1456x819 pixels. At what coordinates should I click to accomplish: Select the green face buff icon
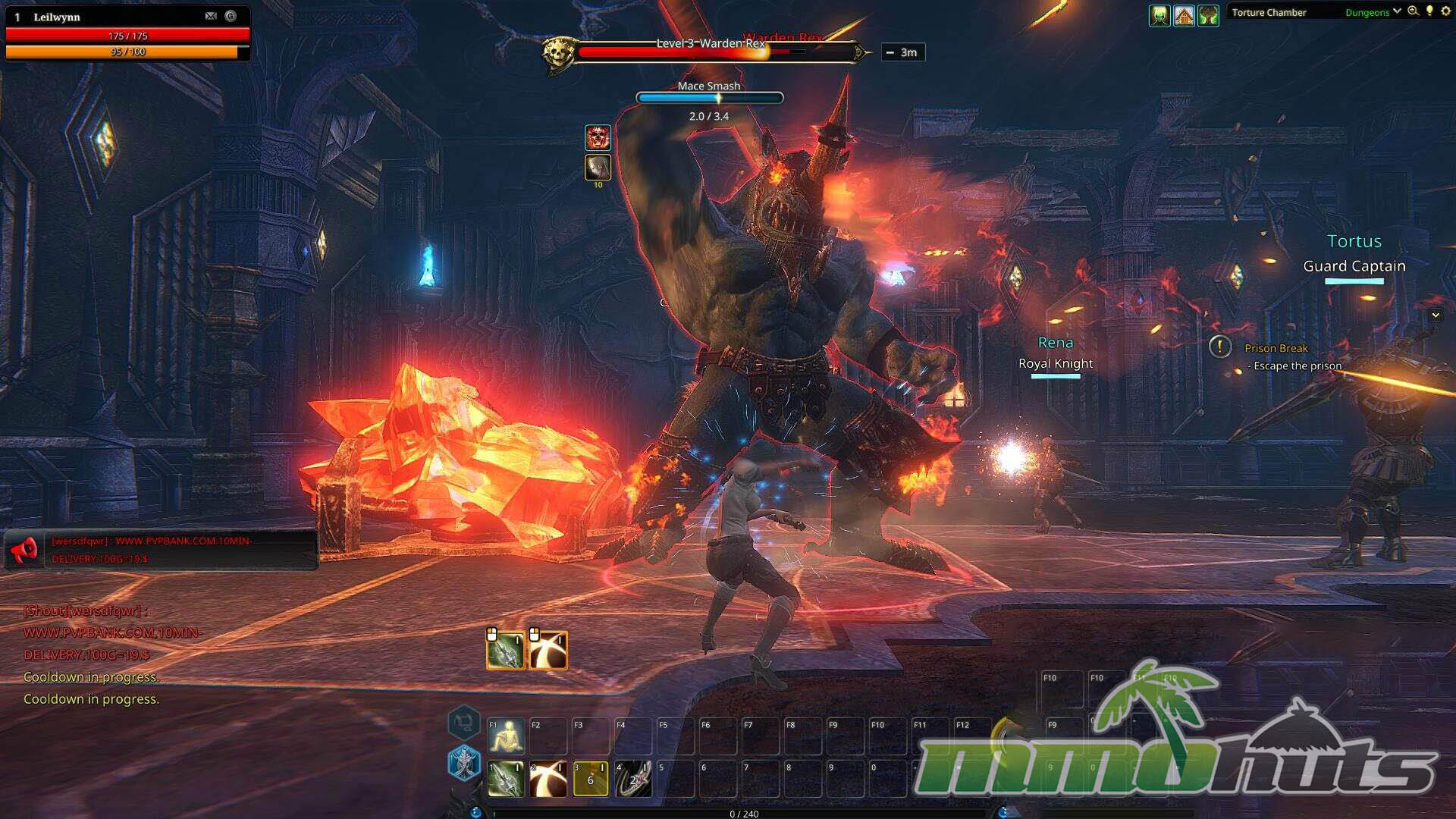(1159, 15)
